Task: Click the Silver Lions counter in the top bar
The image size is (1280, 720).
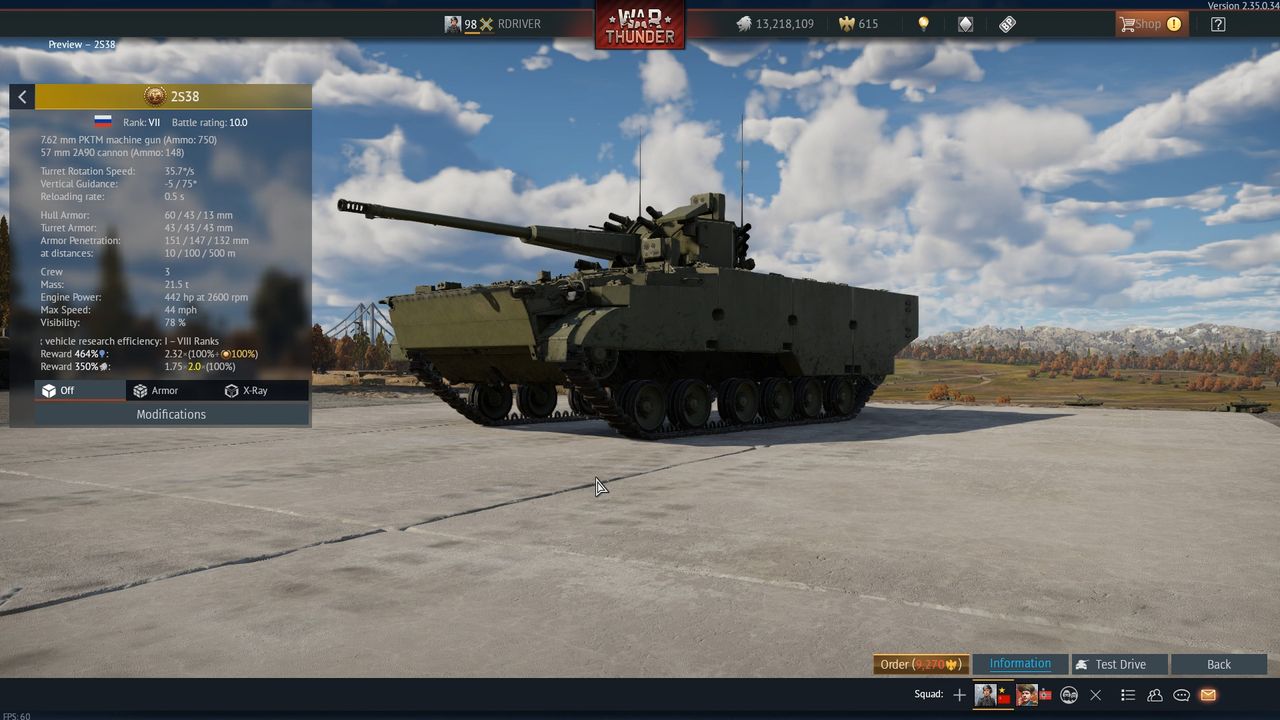Action: (777, 23)
